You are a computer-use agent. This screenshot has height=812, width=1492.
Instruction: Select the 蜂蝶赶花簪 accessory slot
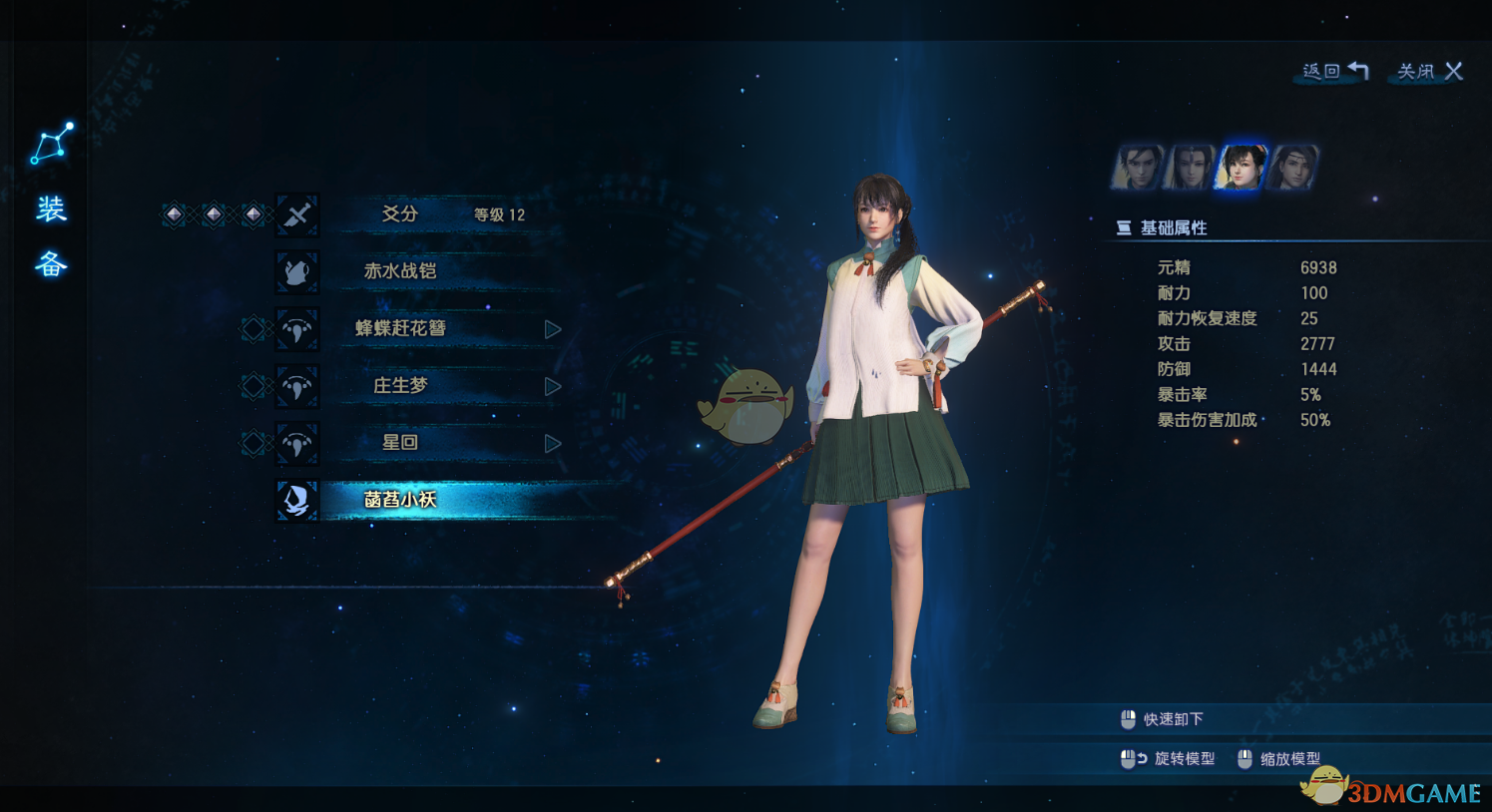point(400,328)
